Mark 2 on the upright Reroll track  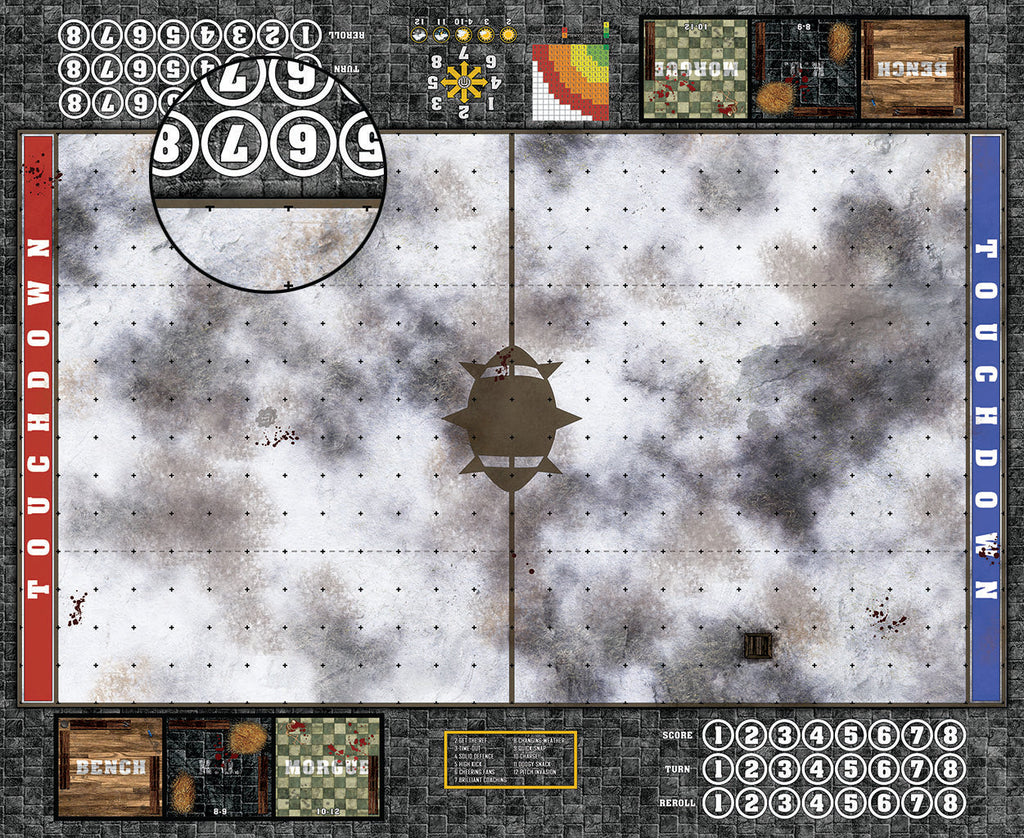[752, 803]
